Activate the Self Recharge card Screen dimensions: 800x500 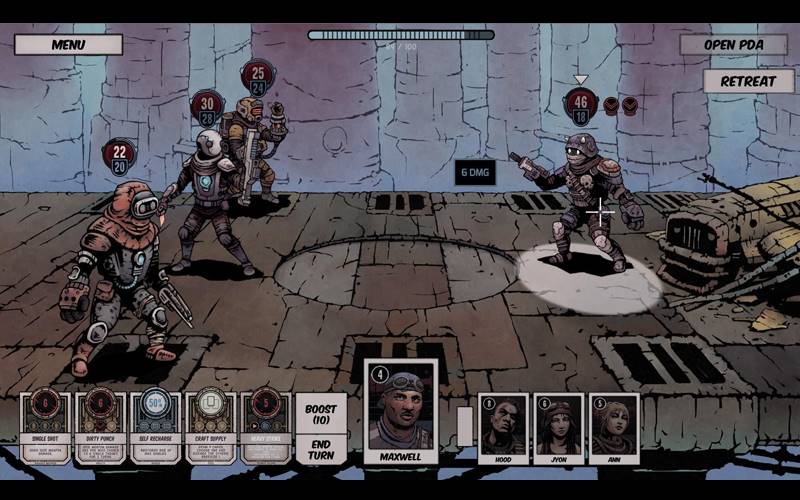(x=155, y=426)
